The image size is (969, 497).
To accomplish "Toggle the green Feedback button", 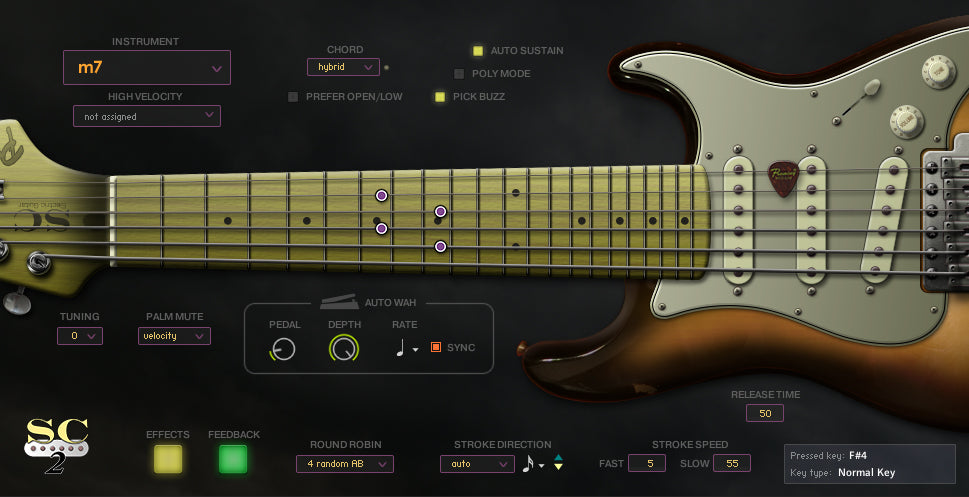I will (233, 459).
